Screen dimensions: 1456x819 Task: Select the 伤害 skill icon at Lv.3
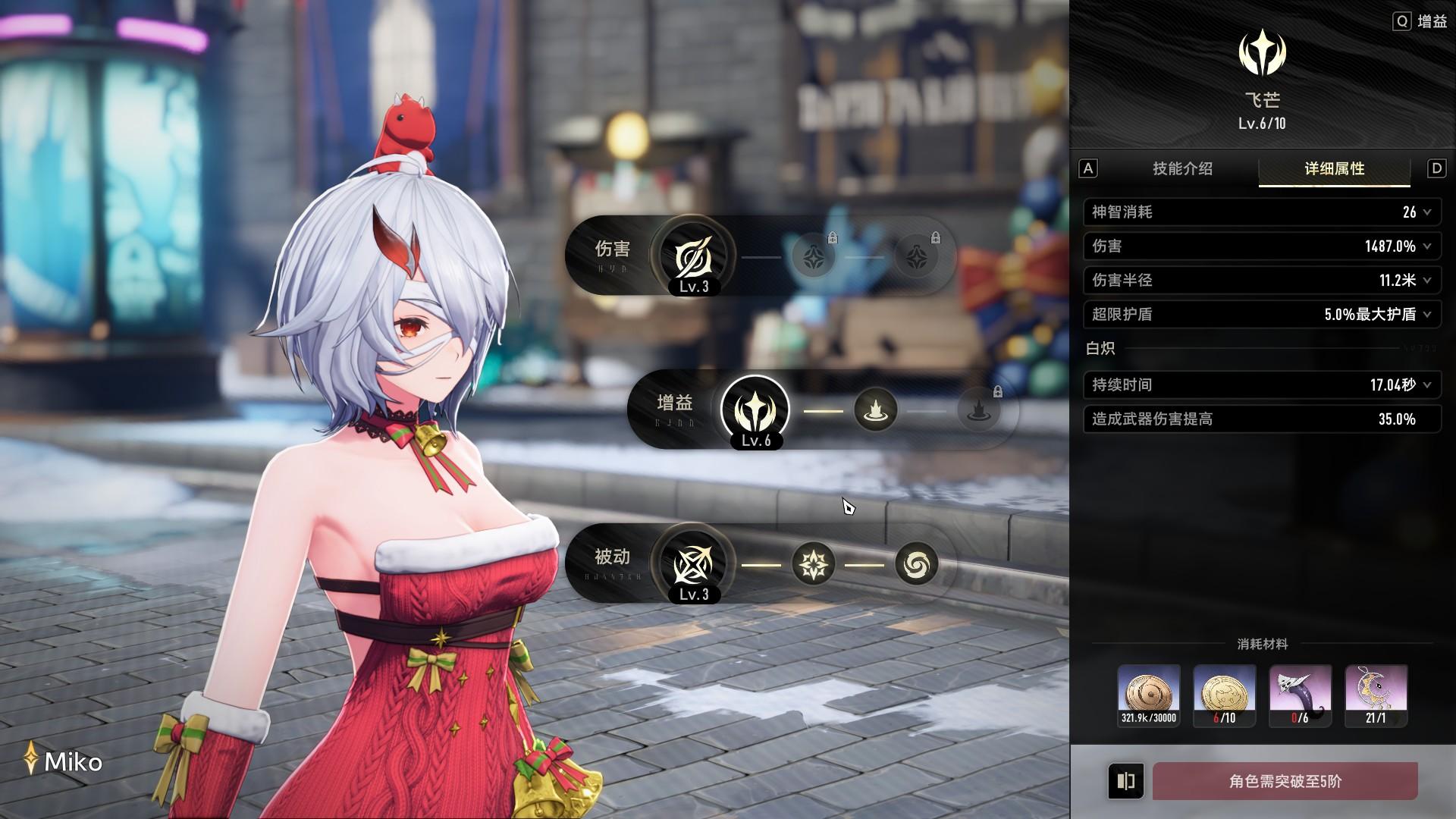click(x=694, y=256)
